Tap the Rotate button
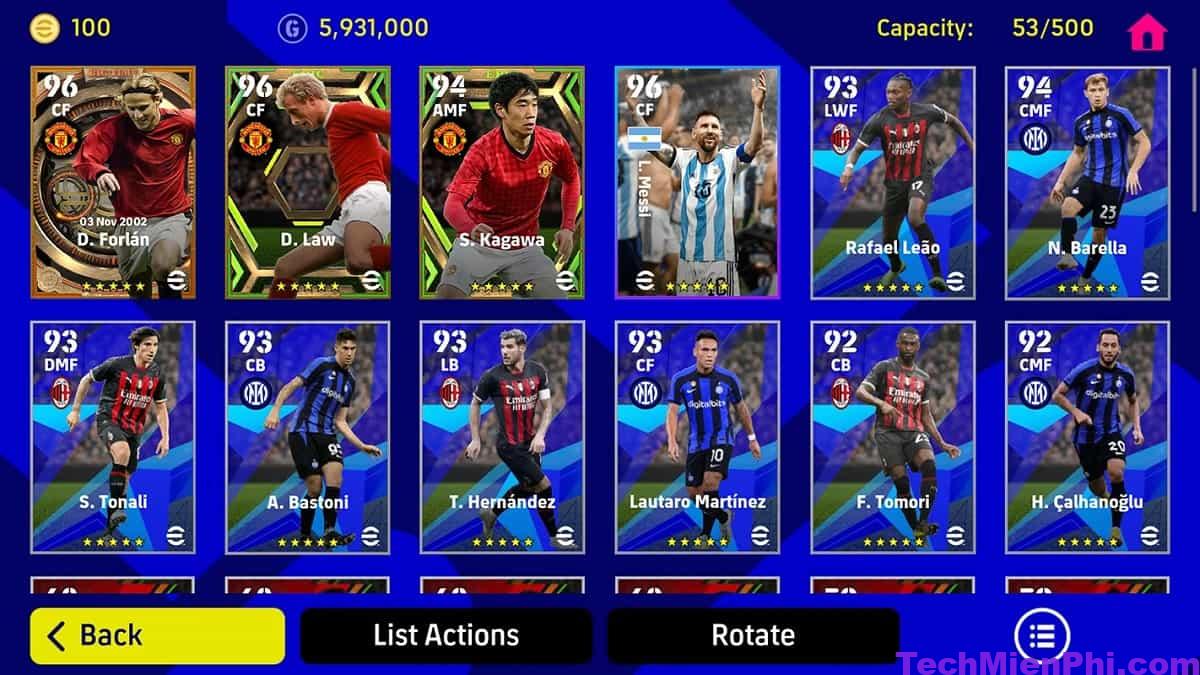Image resolution: width=1200 pixels, height=675 pixels. click(x=753, y=636)
